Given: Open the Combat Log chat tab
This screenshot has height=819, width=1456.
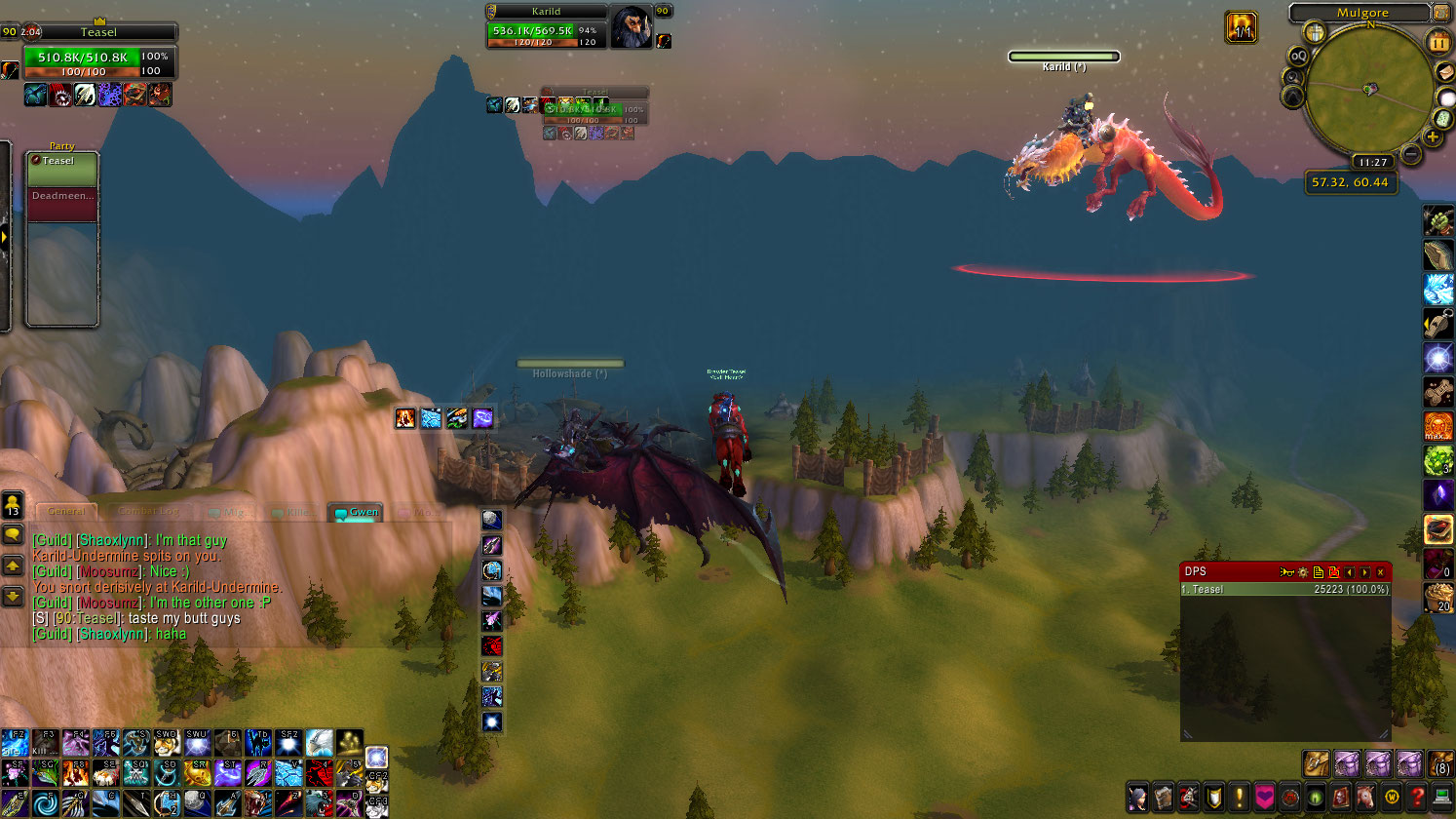Looking at the screenshot, I should pyautogui.click(x=148, y=511).
